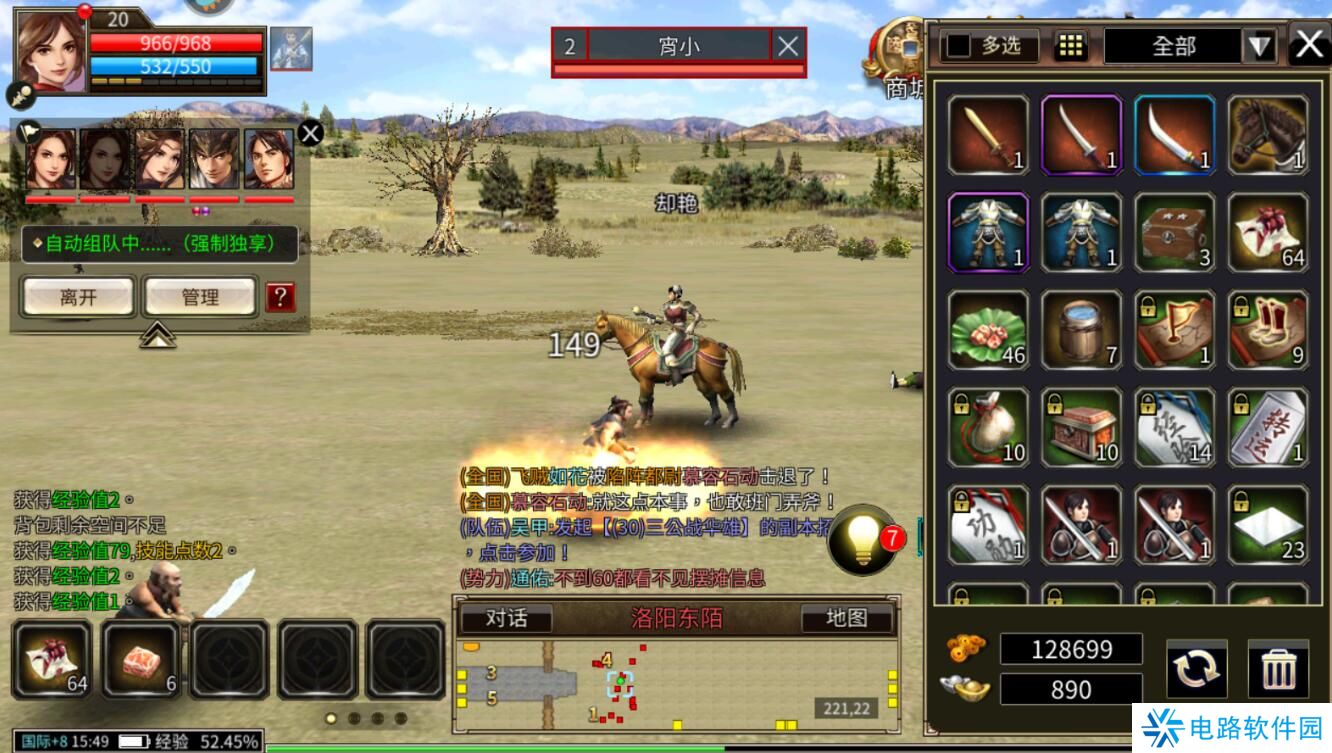This screenshot has height=753, width=1332.
Task: Close the inventory bag panel
Action: point(1309,45)
